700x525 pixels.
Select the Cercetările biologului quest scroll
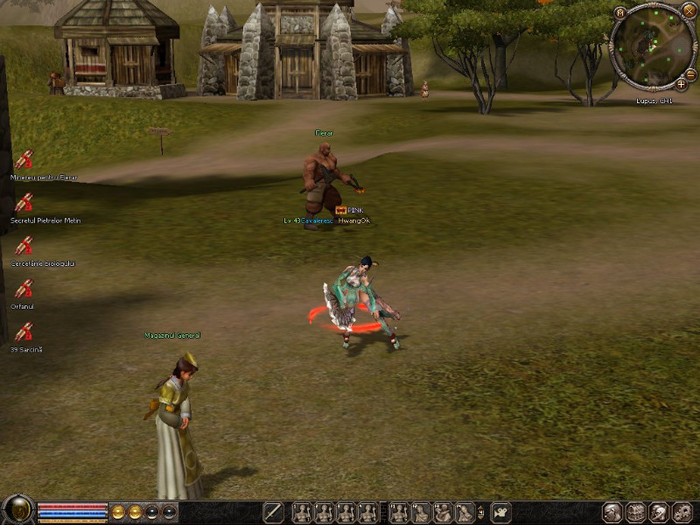23,246
